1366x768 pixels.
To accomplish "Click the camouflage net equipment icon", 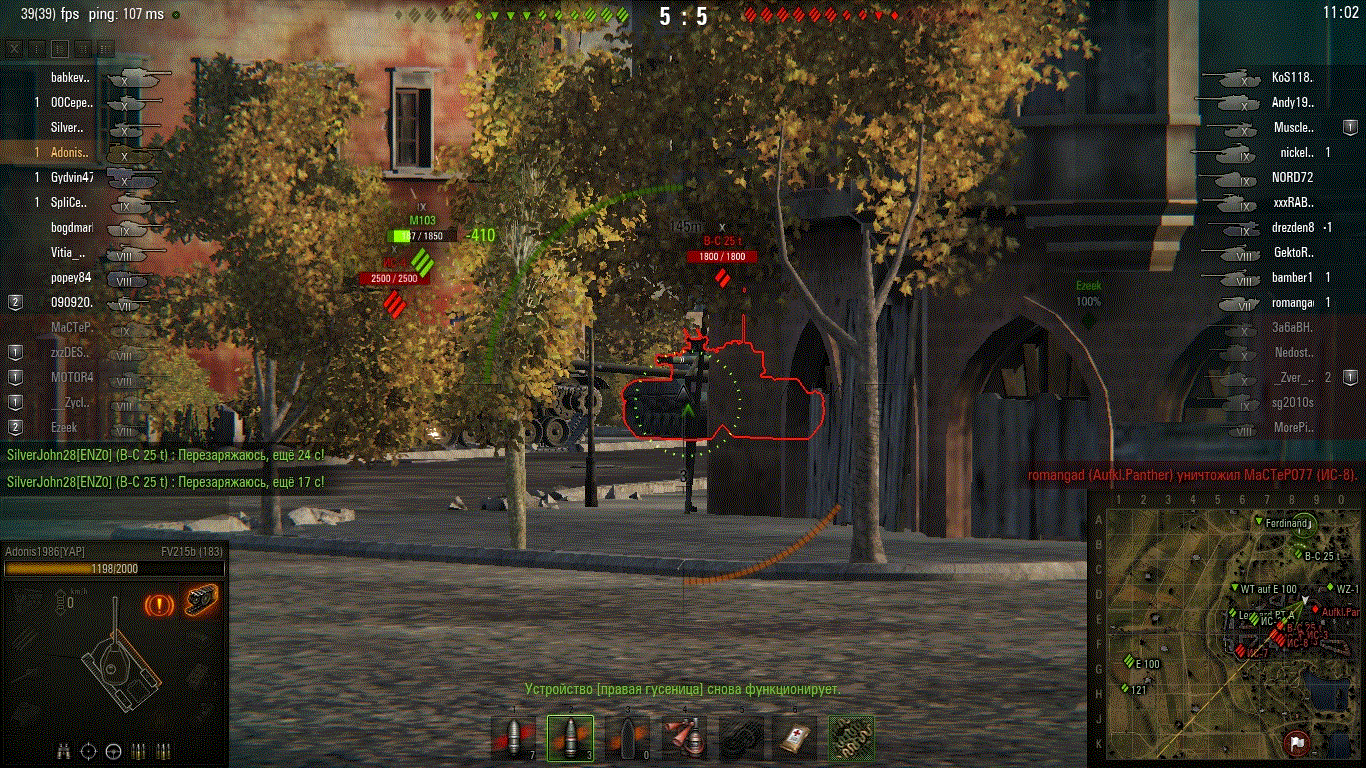I will click(x=851, y=738).
